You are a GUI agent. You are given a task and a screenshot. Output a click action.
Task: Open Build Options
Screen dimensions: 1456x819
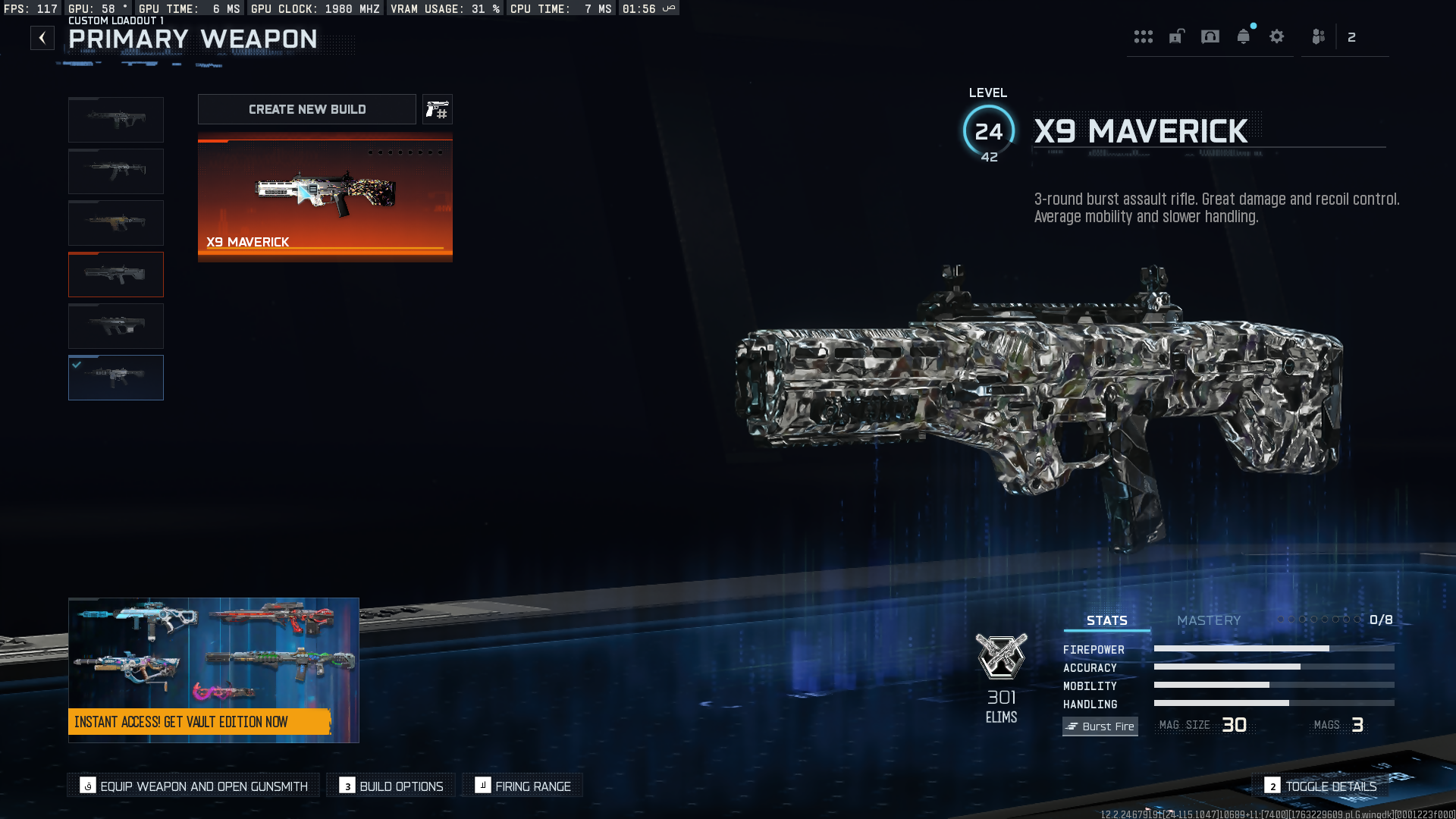click(x=391, y=786)
